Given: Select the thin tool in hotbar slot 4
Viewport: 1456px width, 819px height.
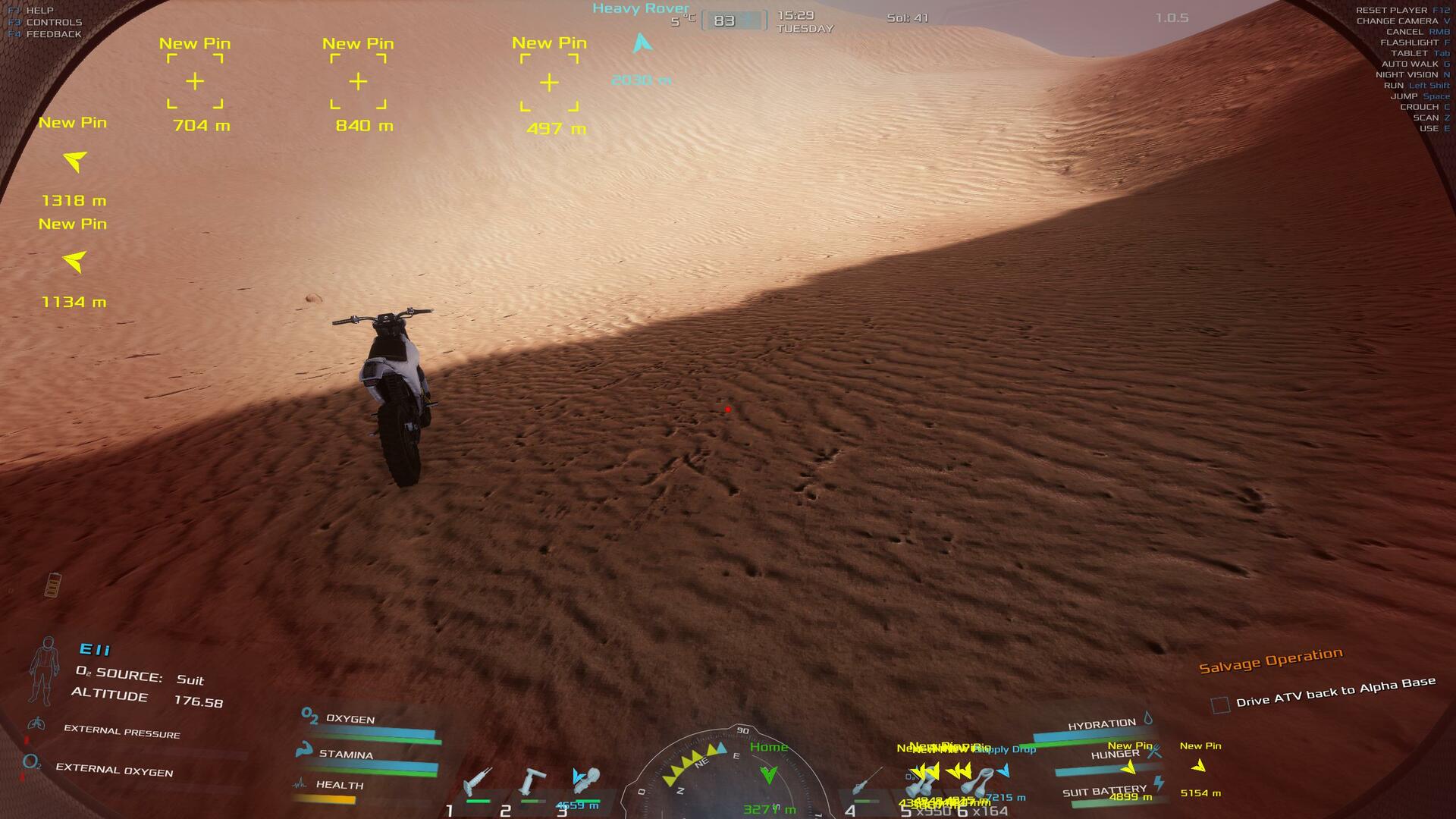Looking at the screenshot, I should point(866,781).
